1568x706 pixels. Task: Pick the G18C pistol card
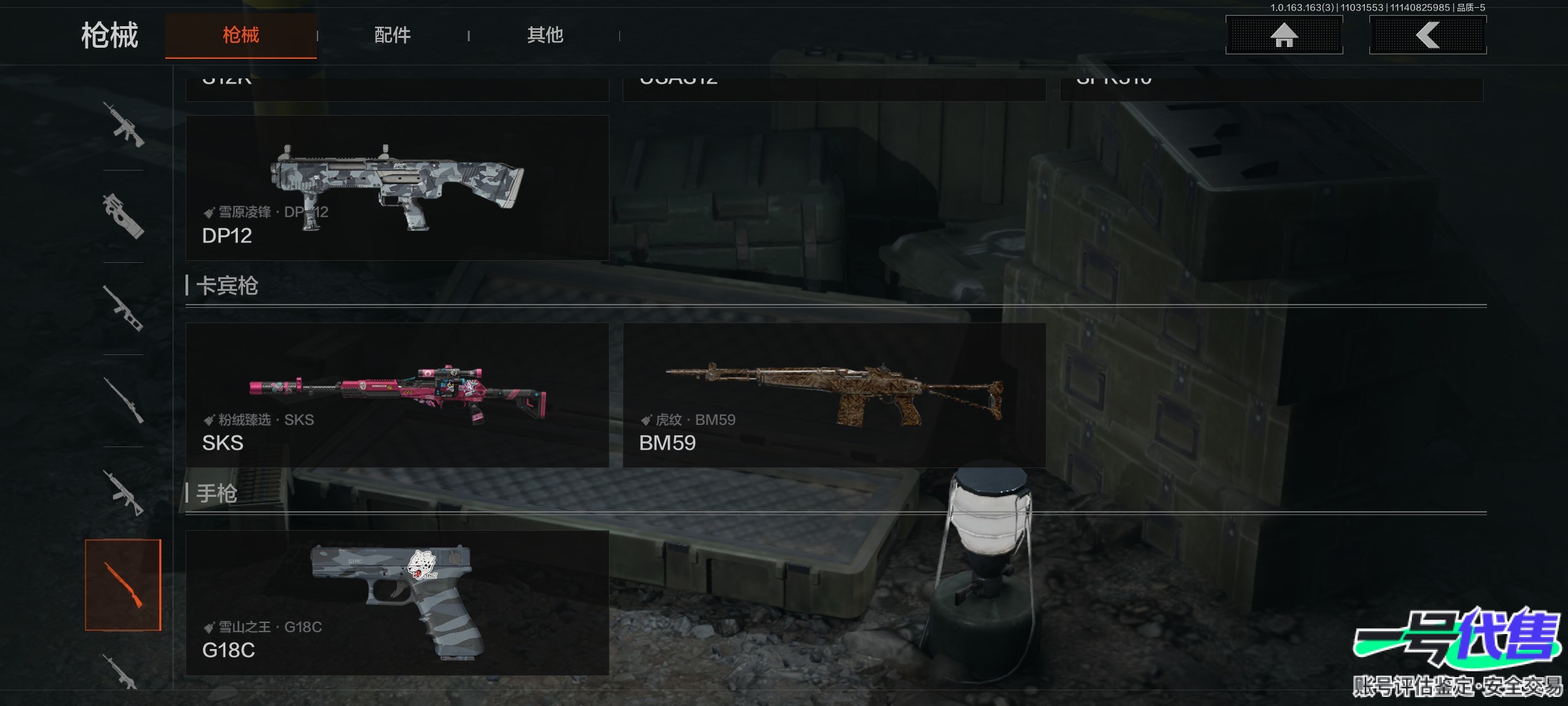397,603
